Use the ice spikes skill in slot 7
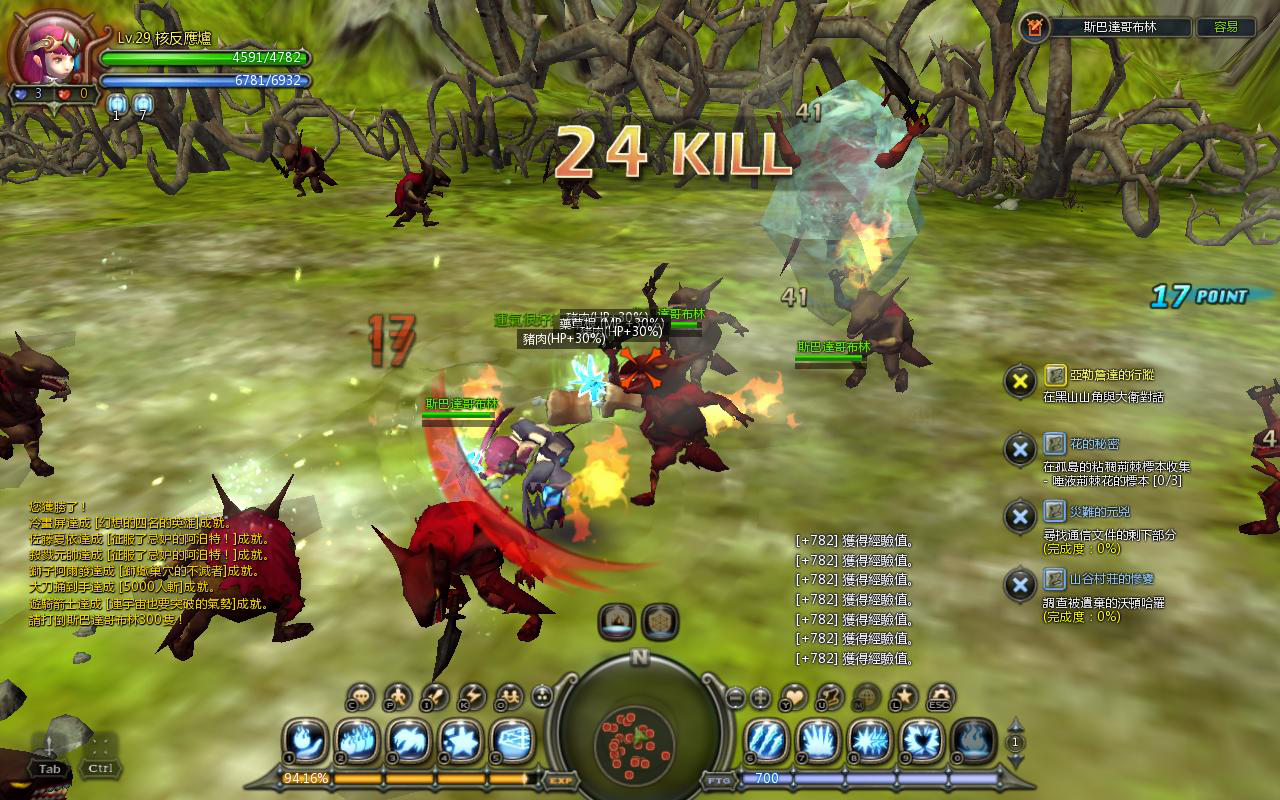This screenshot has height=800, width=1280. click(819, 741)
